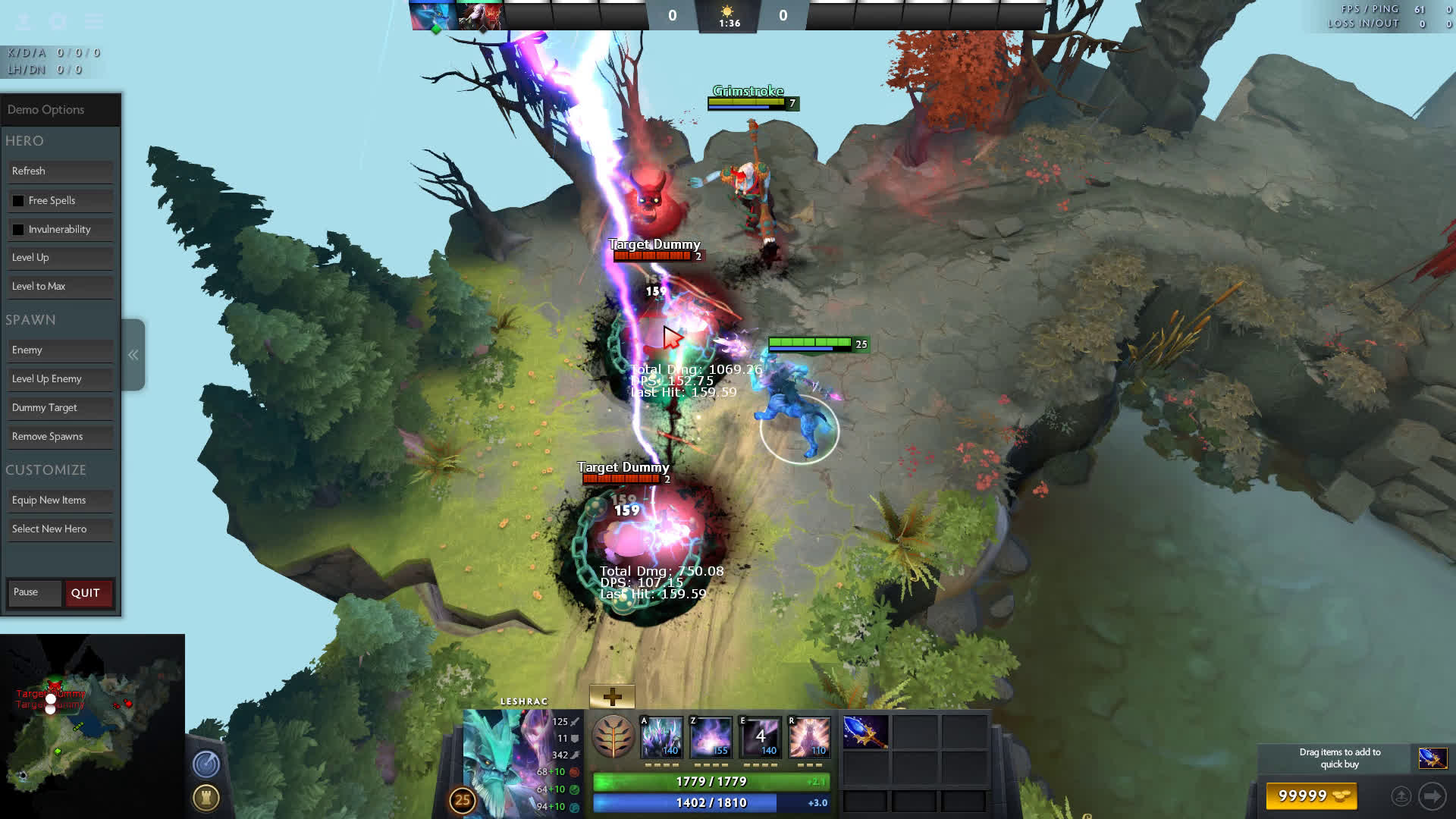
Task: Spawn a Dummy Target
Action: coord(60,408)
